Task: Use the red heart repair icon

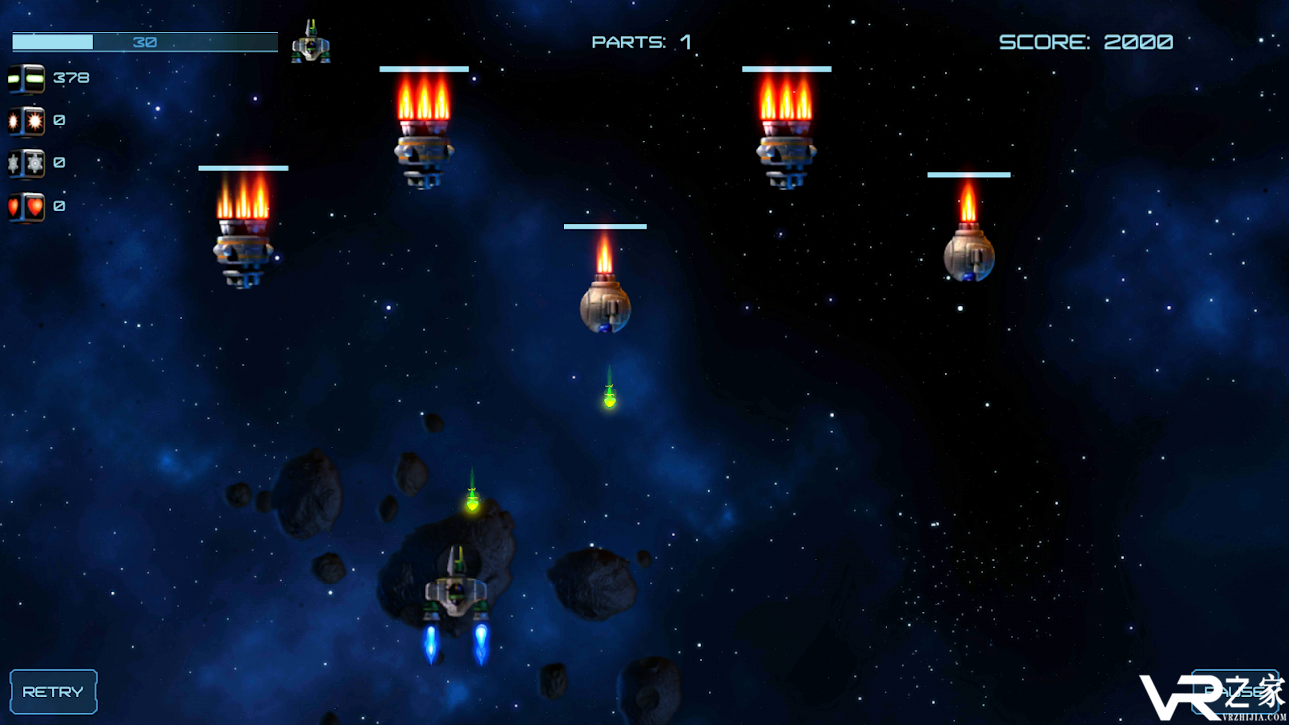Action: click(x=26, y=206)
